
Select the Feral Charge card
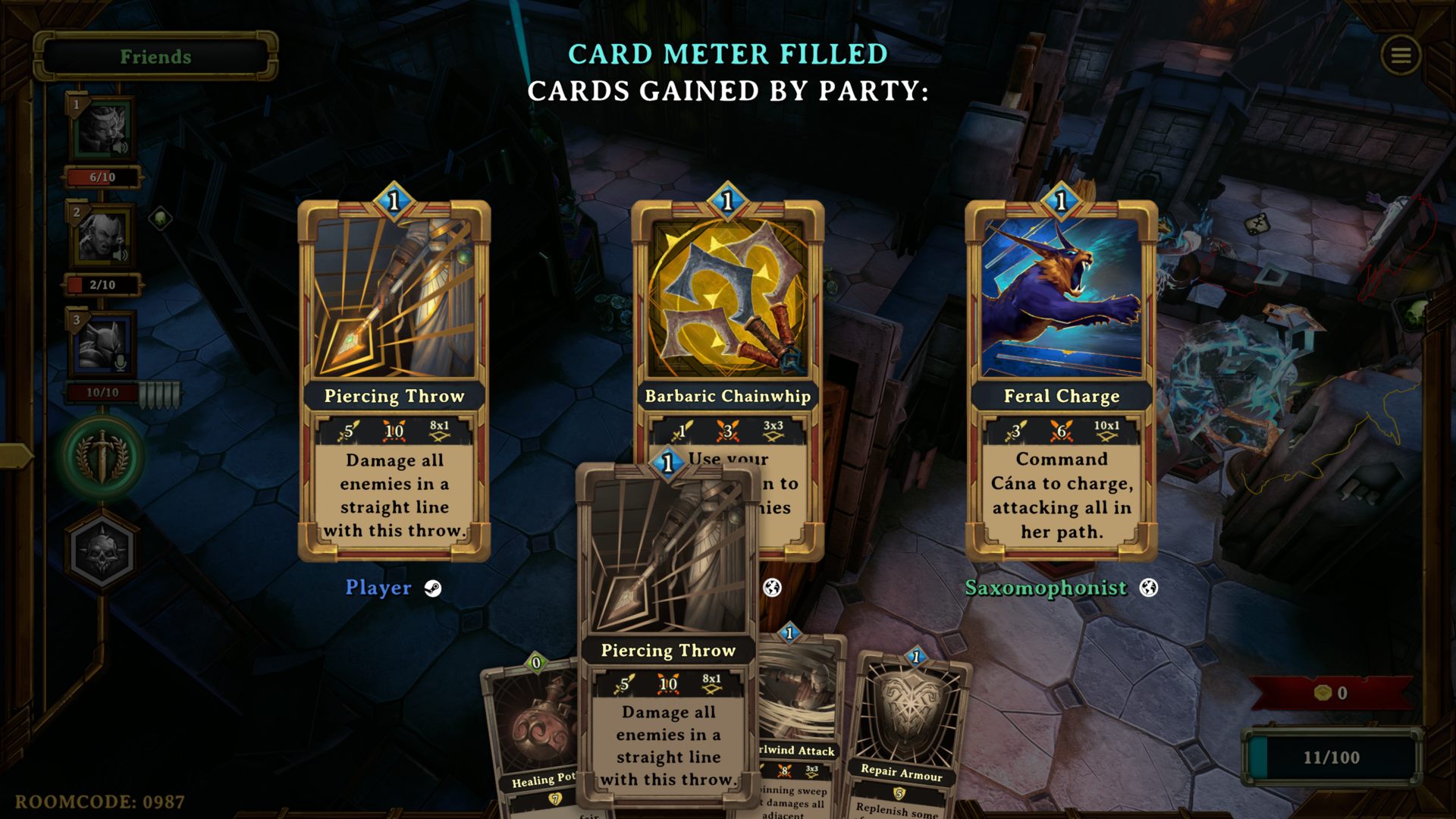tap(1061, 379)
